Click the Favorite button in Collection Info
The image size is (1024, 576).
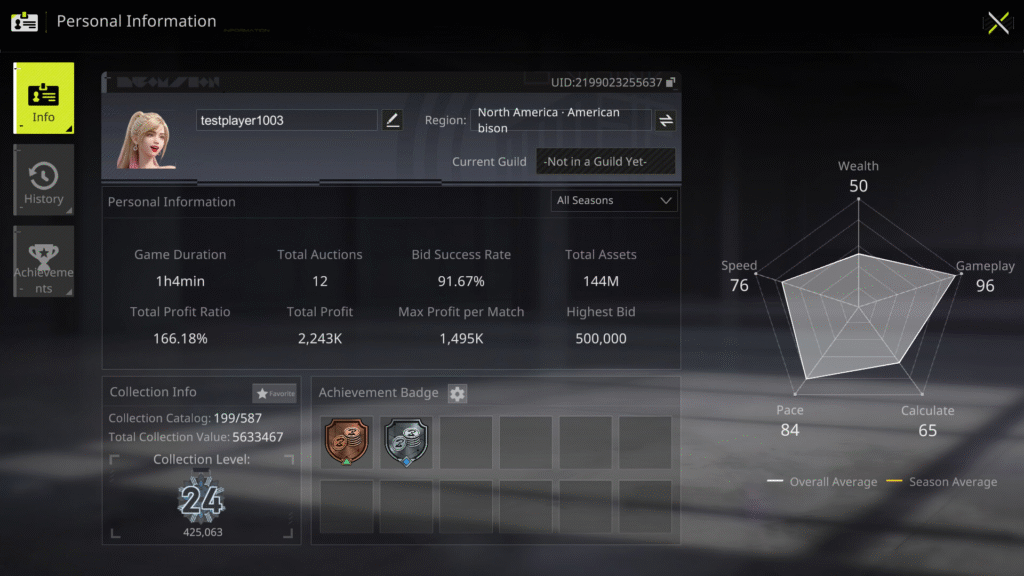tap(275, 394)
